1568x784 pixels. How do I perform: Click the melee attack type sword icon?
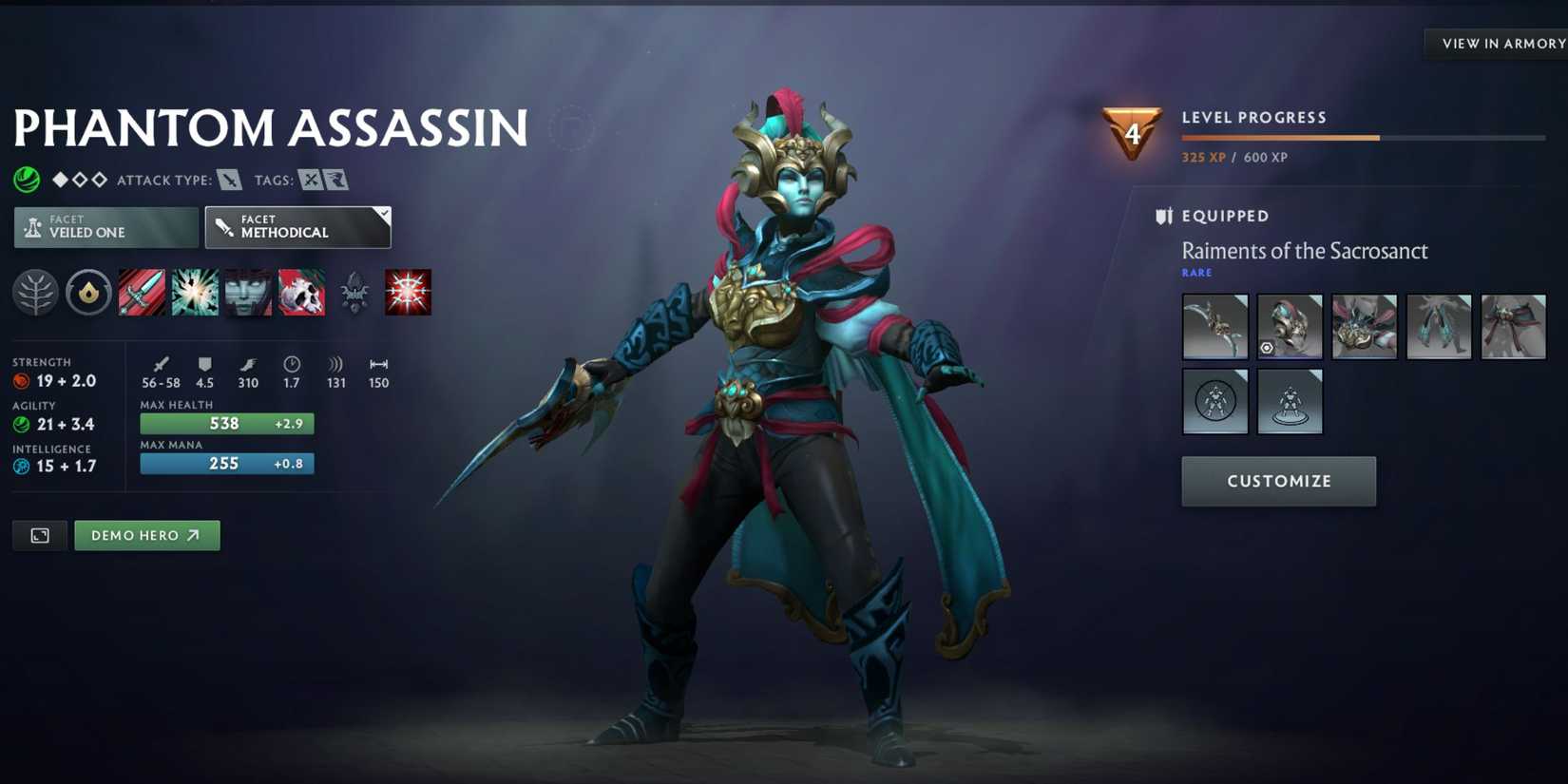(228, 180)
